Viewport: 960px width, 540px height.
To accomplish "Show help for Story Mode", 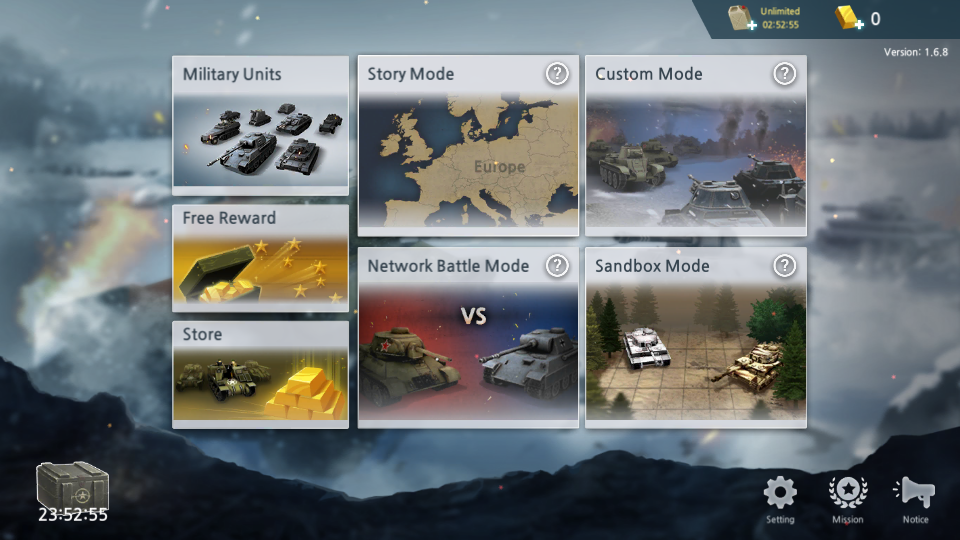I will (557, 73).
